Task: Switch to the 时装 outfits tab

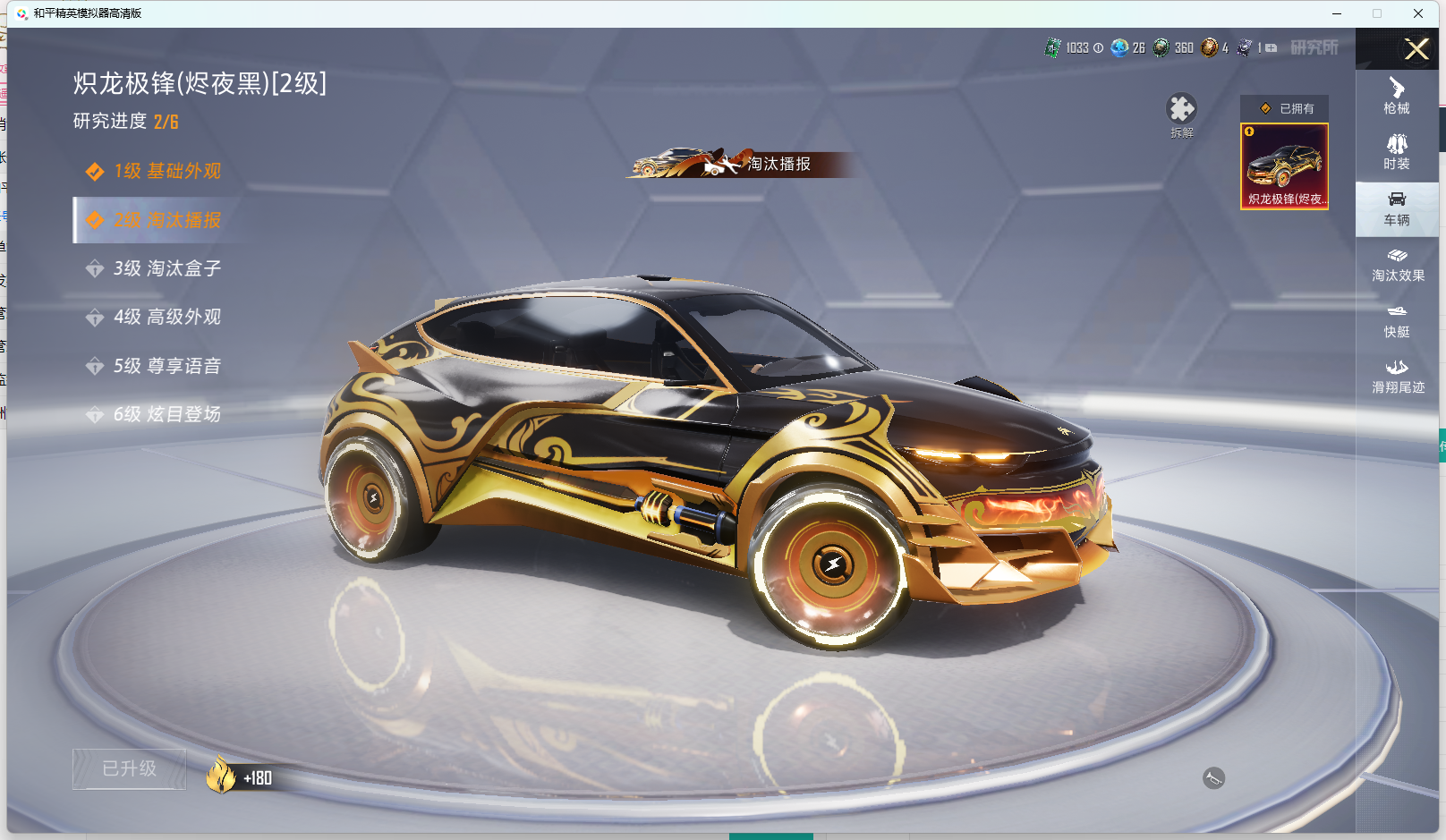Action: click(x=1397, y=152)
